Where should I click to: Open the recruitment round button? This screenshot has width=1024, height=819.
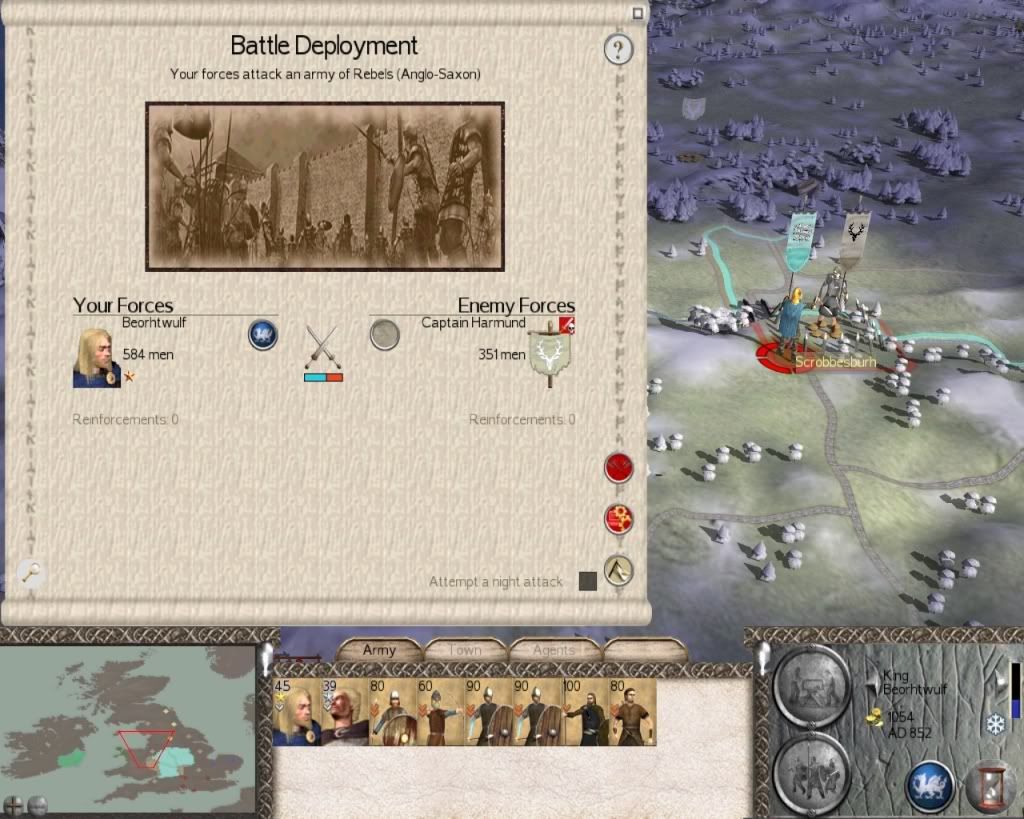point(812,773)
